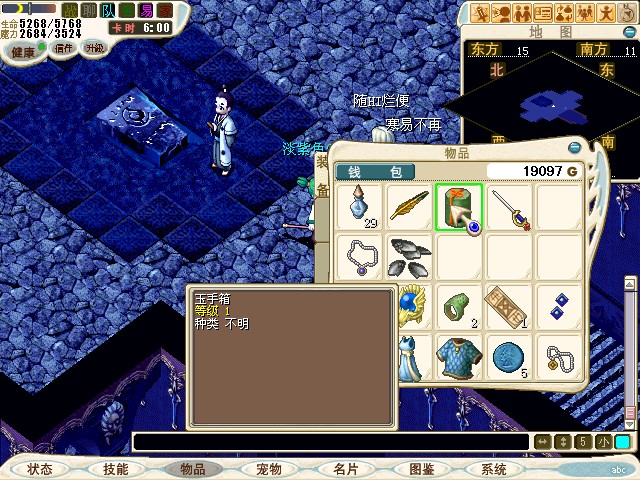The height and width of the screenshot is (480, 640).
Task: Select the blue coin stack of 5
Action: [x=509, y=356]
